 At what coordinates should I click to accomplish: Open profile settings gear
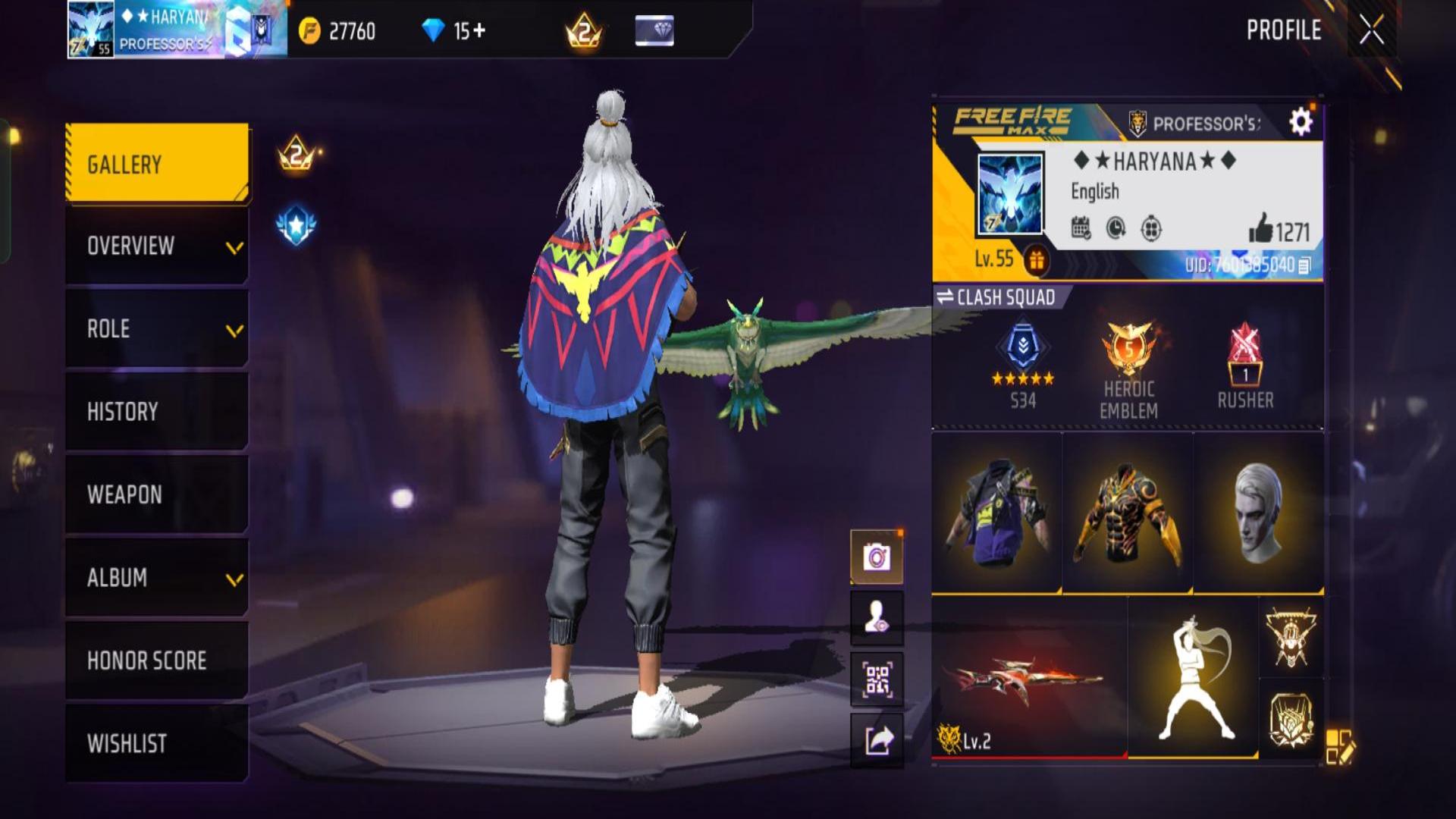[x=1301, y=122]
